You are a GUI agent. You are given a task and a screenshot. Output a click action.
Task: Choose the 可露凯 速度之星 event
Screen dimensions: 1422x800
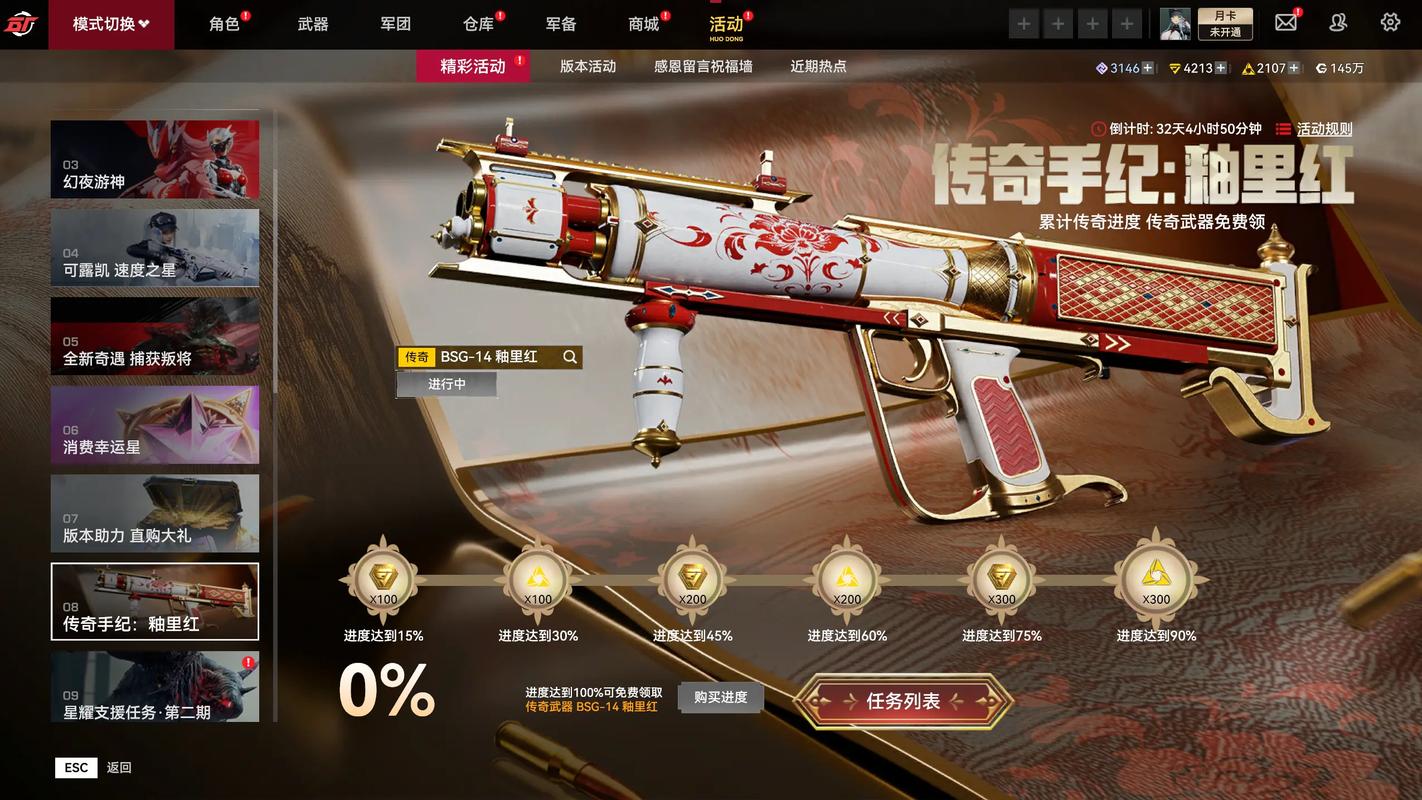[155, 248]
